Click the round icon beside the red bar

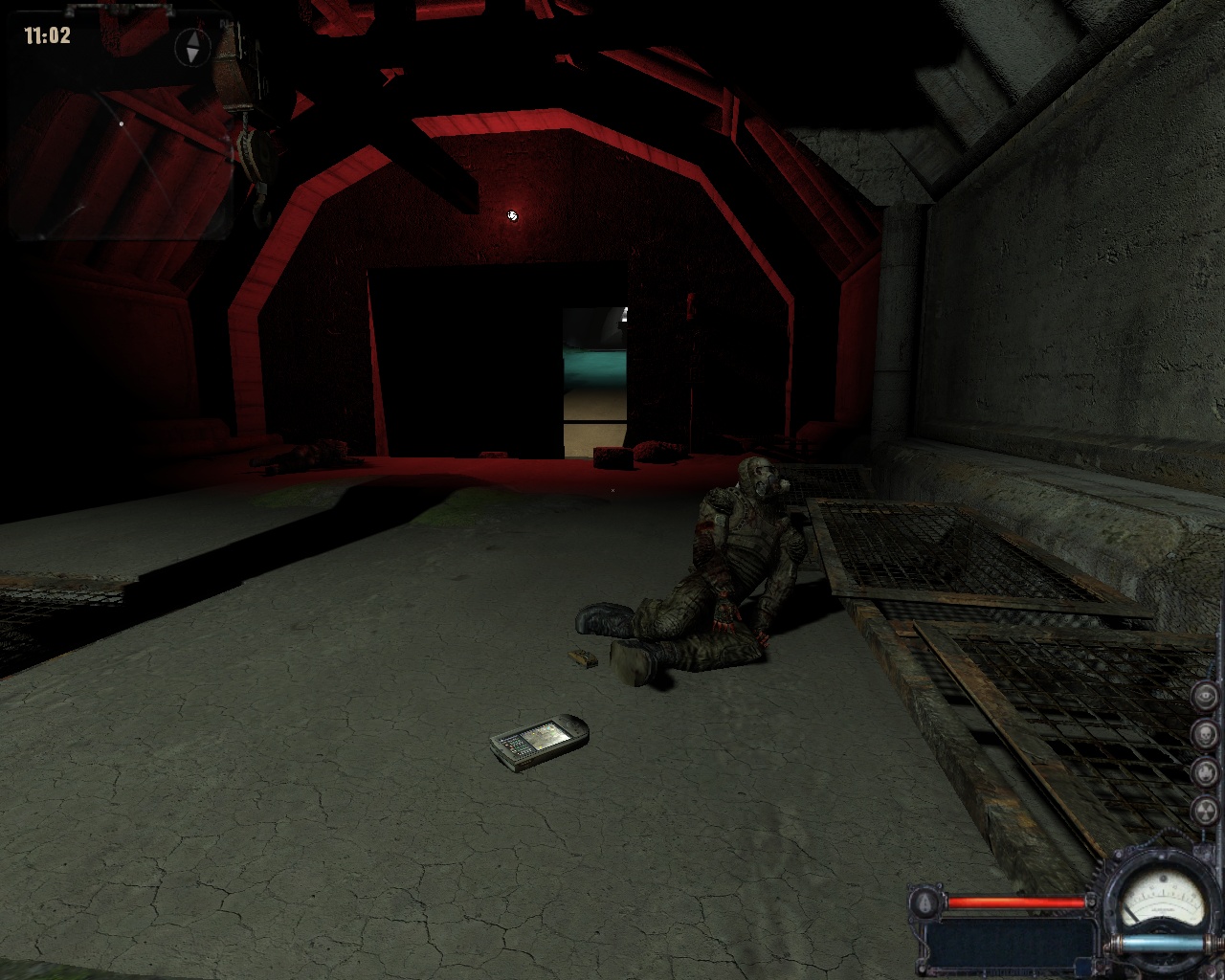pyautogui.click(x=925, y=902)
